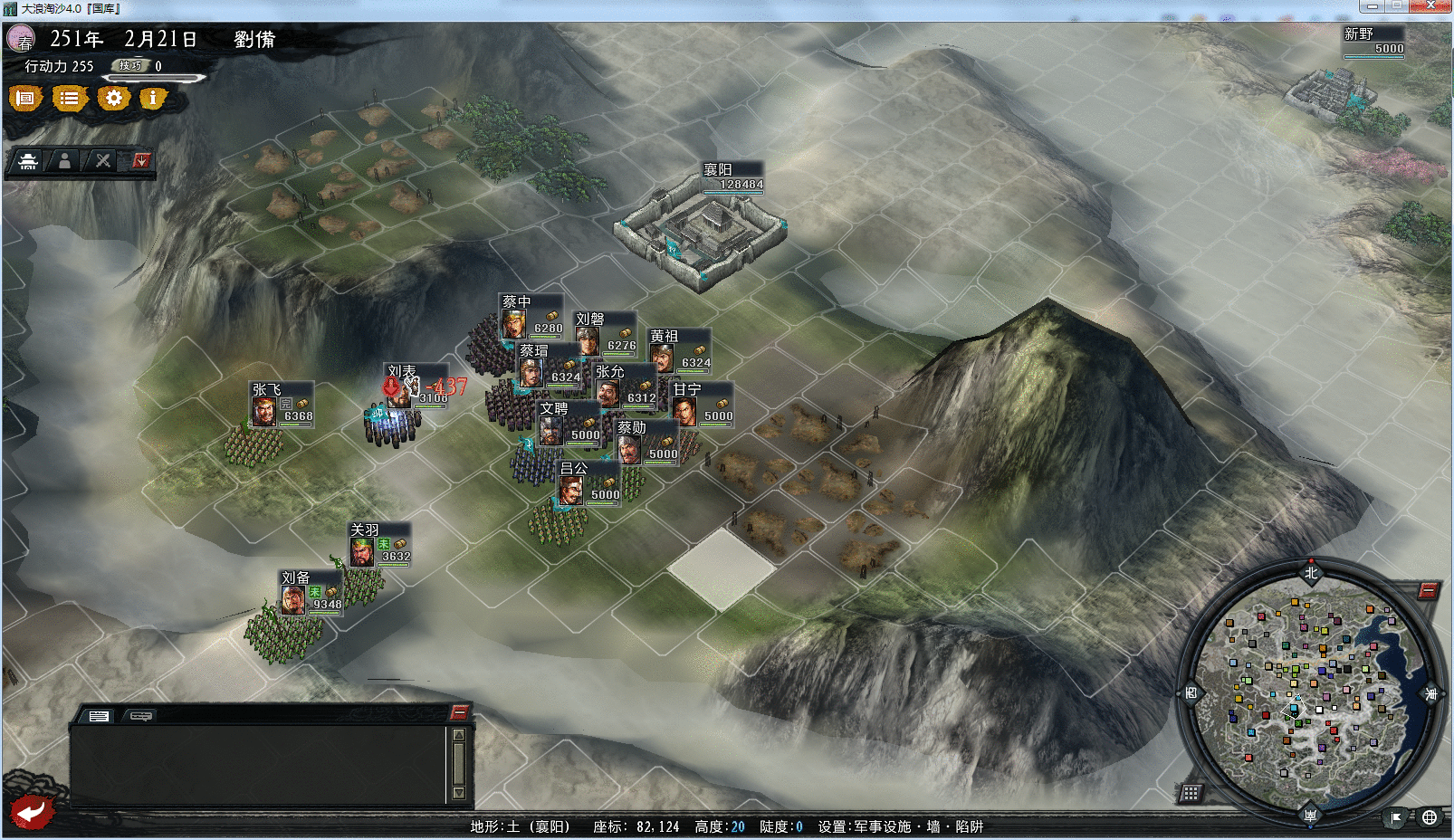Click the red curved-arrow end turn button

click(33, 811)
